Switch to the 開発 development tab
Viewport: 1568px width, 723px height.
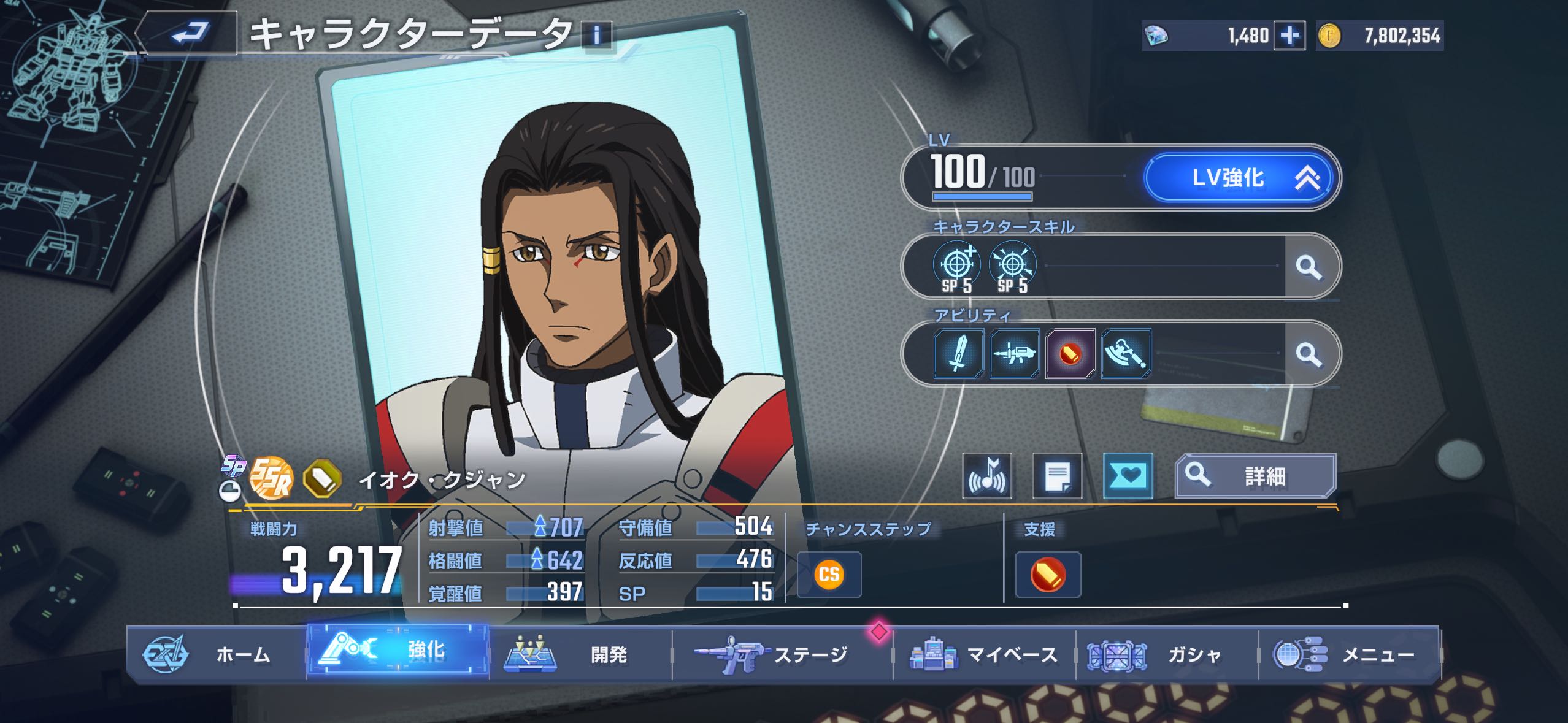tap(580, 654)
